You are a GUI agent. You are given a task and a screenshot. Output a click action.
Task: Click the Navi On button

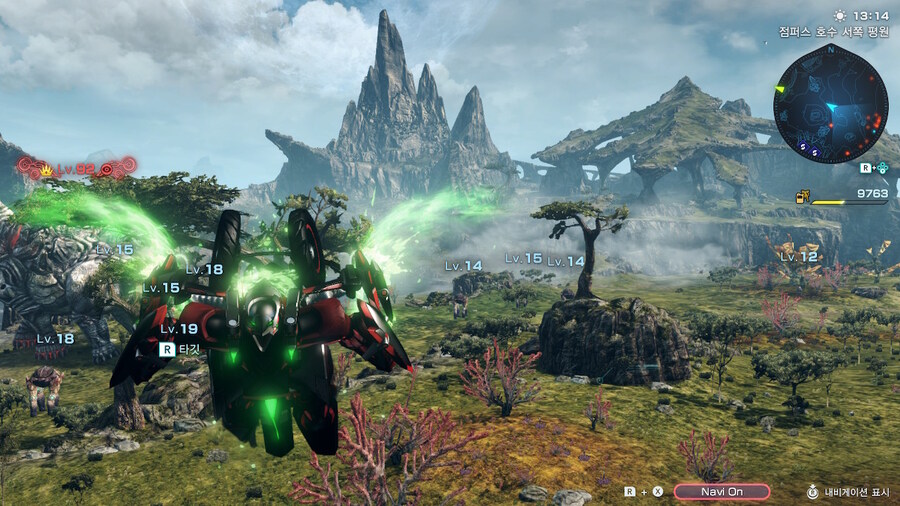coord(721,491)
